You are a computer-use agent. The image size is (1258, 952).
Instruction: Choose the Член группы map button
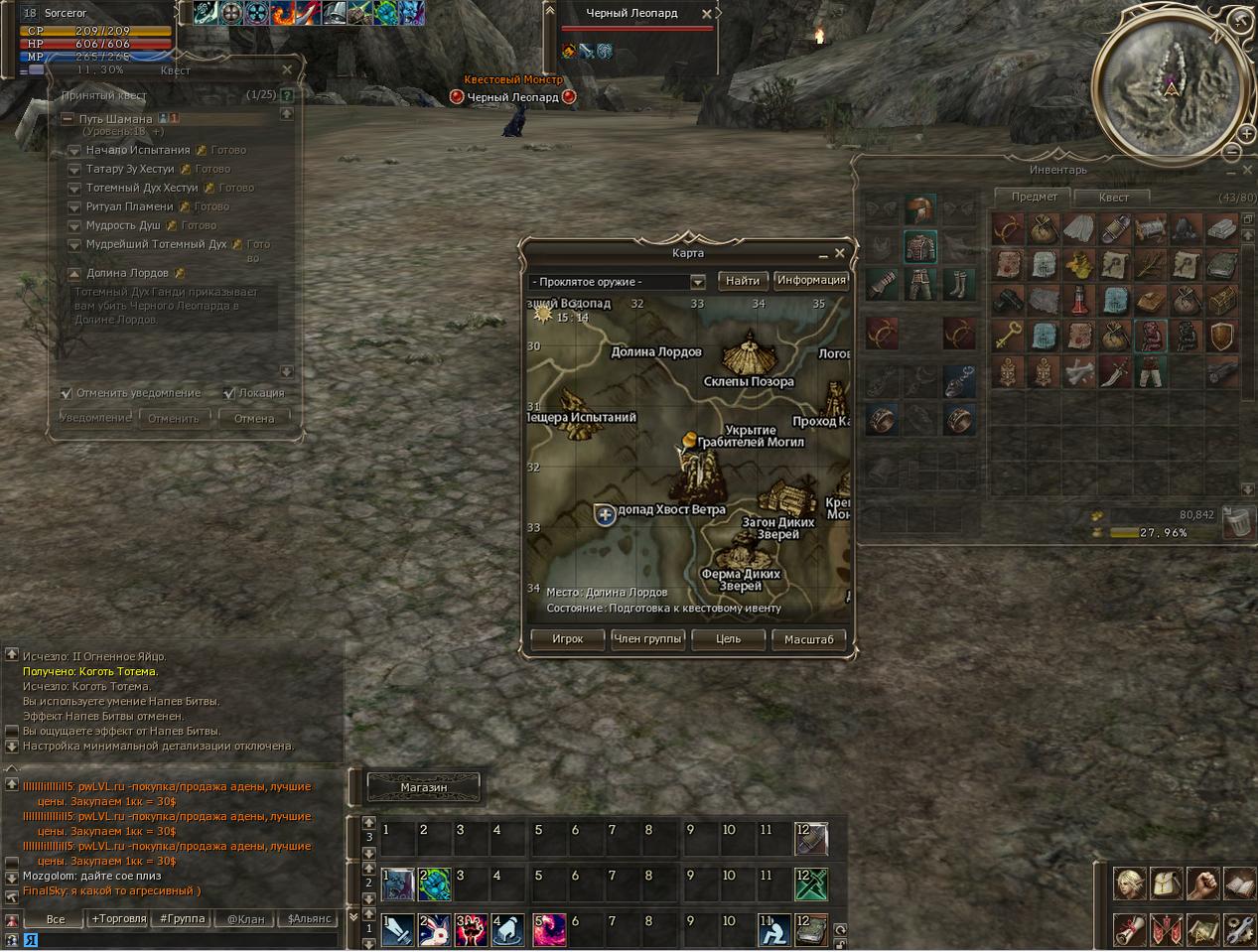[x=647, y=639]
